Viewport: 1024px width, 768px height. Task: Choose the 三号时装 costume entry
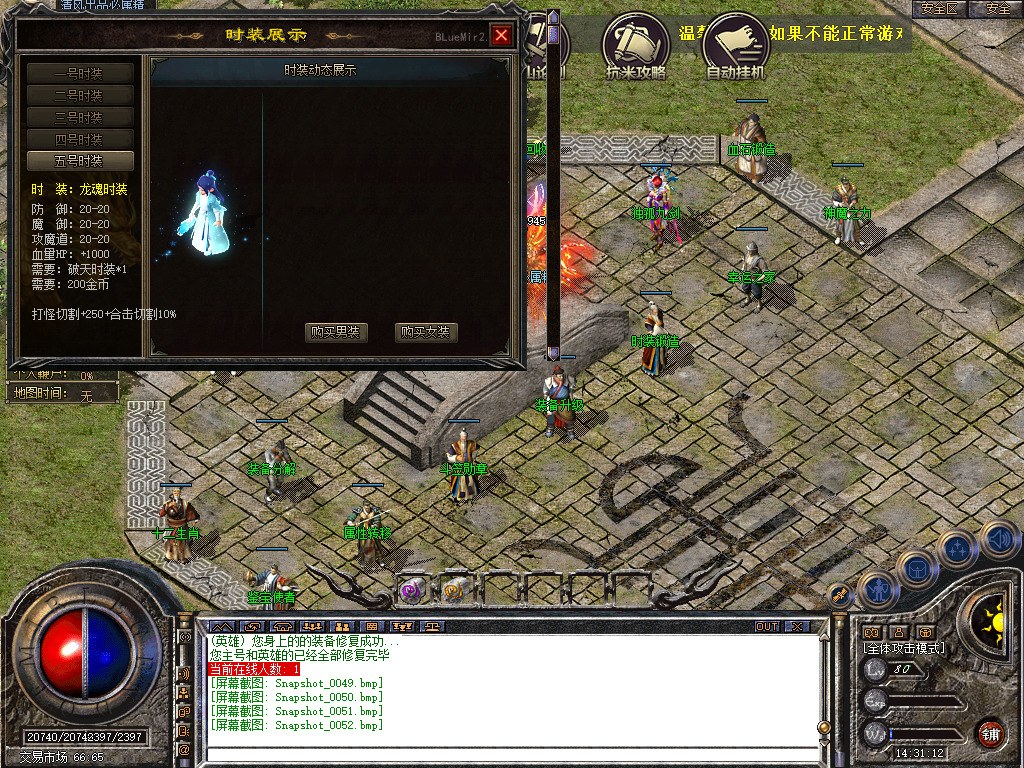[x=79, y=117]
